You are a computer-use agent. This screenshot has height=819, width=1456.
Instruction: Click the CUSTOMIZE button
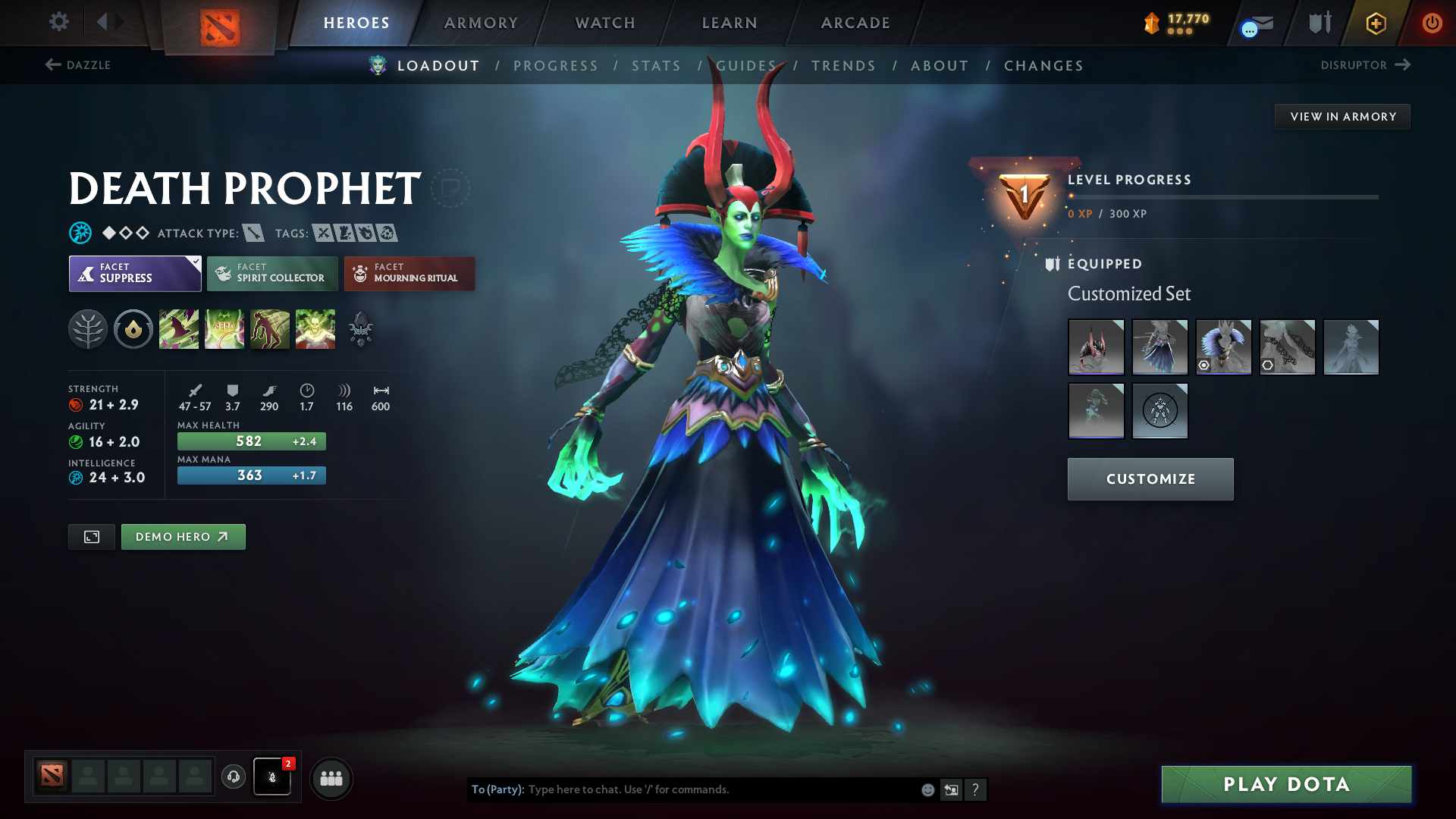click(1150, 479)
